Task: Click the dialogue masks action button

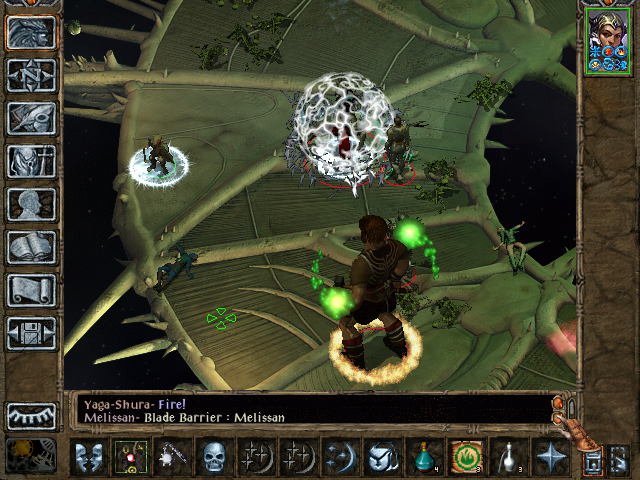Action: [89, 458]
